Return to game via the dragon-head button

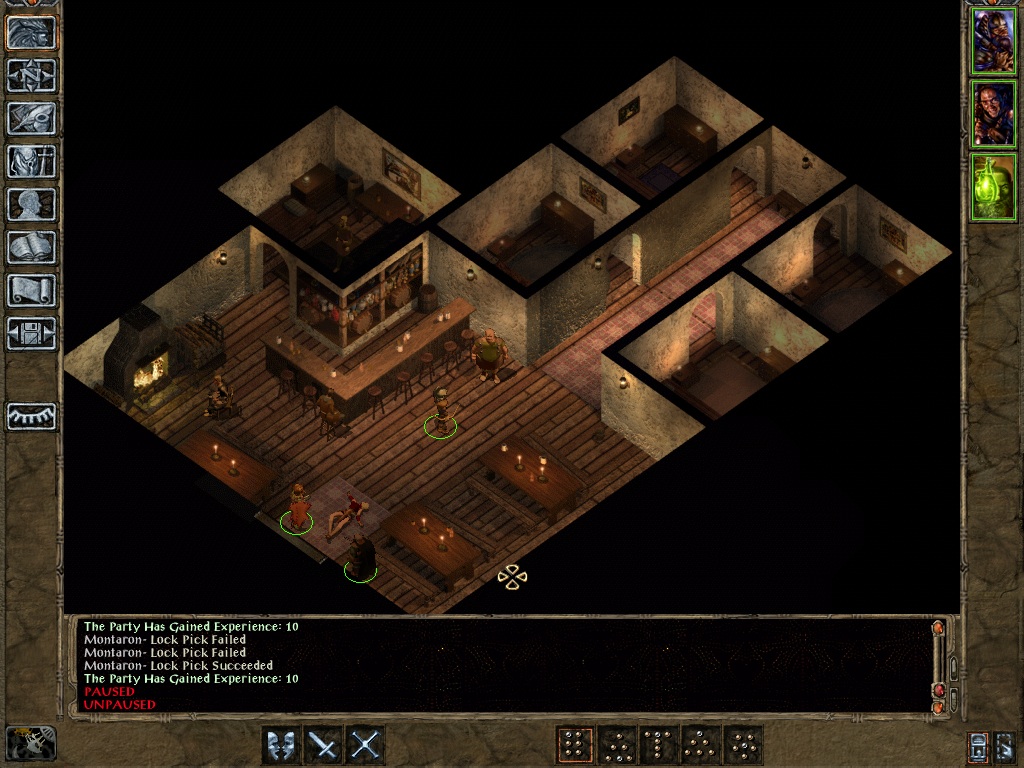pyautogui.click(x=32, y=32)
